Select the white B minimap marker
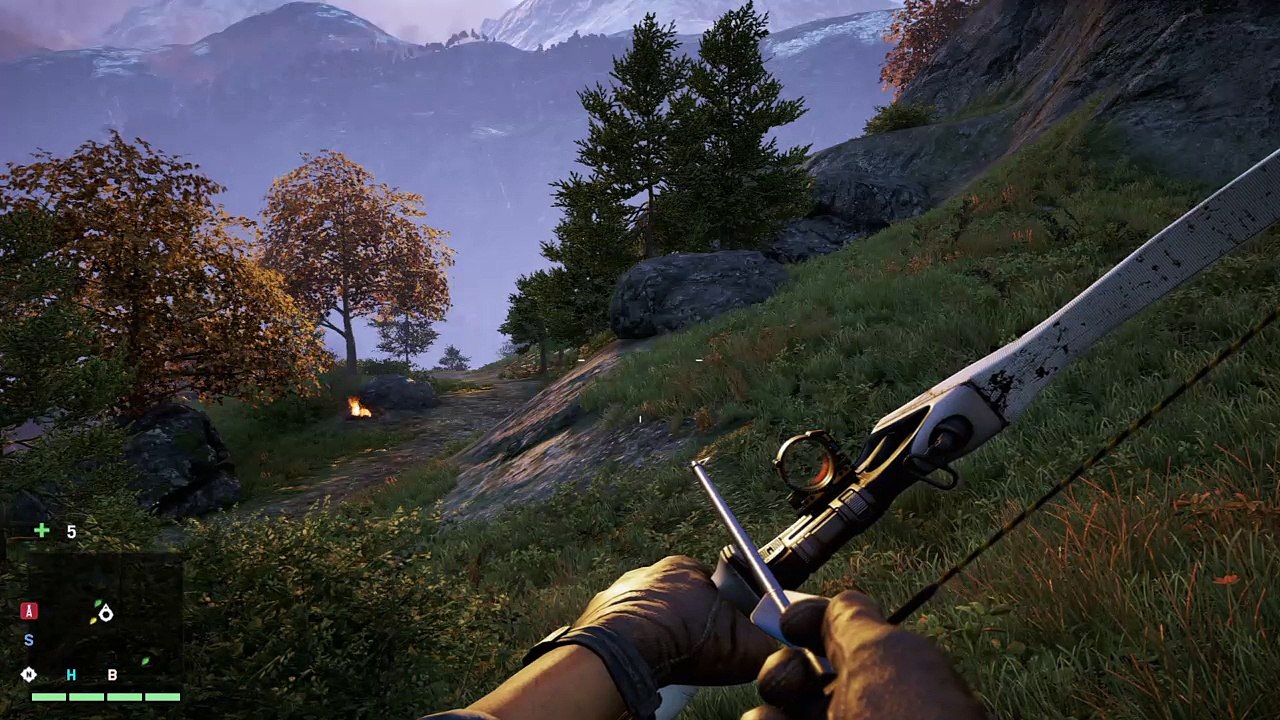Screen dimensions: 1280x720 (x=112, y=675)
